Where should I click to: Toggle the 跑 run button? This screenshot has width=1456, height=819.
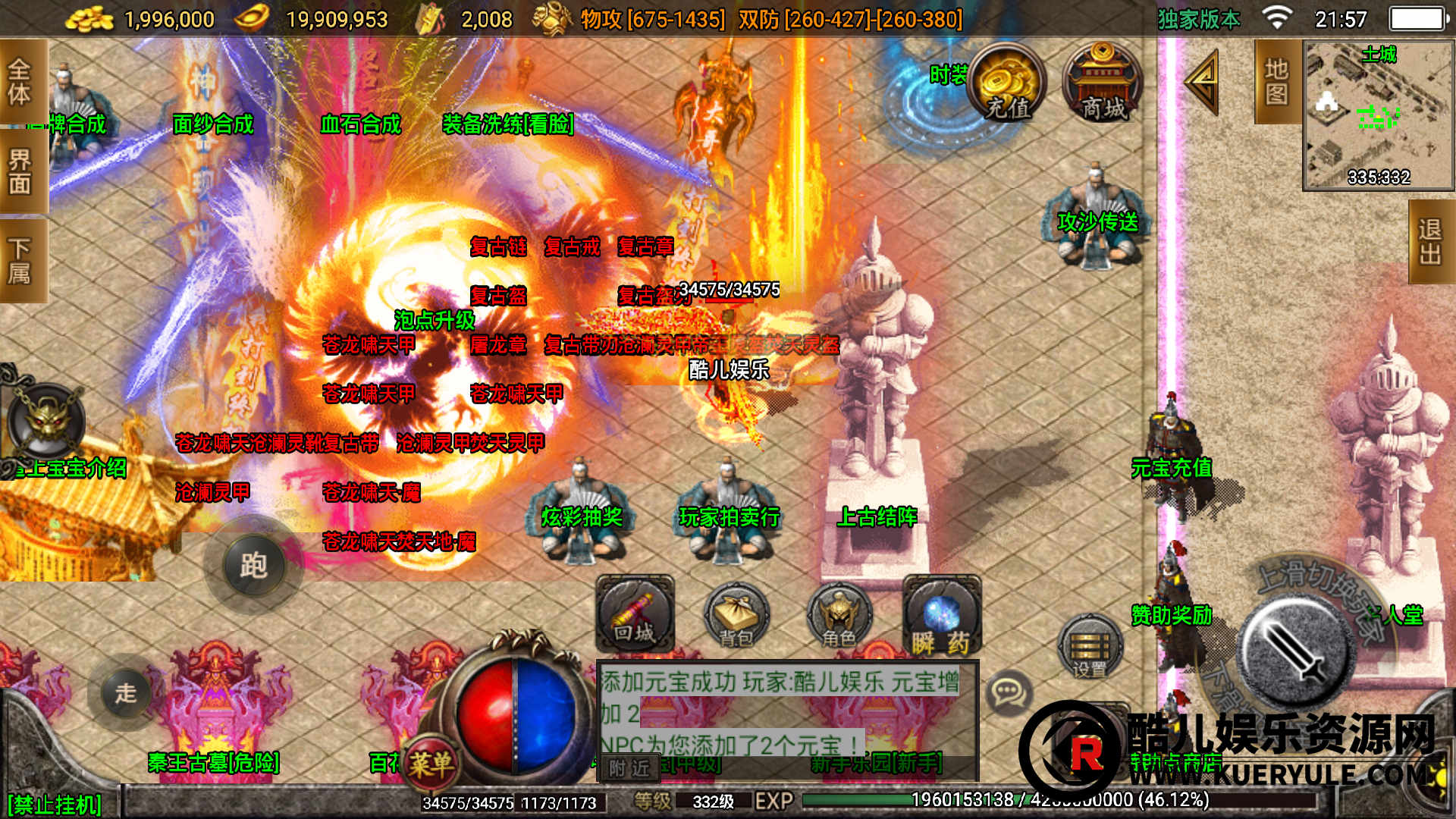click(253, 565)
